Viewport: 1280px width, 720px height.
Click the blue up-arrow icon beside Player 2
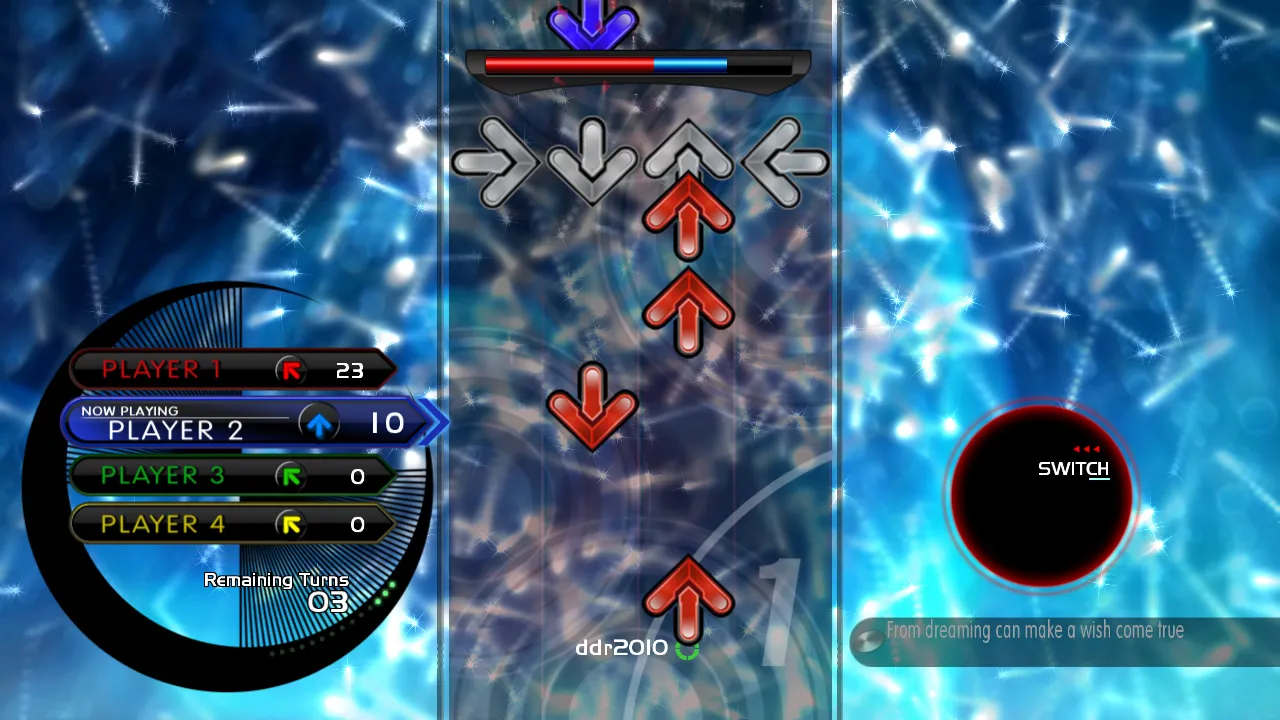coord(320,423)
